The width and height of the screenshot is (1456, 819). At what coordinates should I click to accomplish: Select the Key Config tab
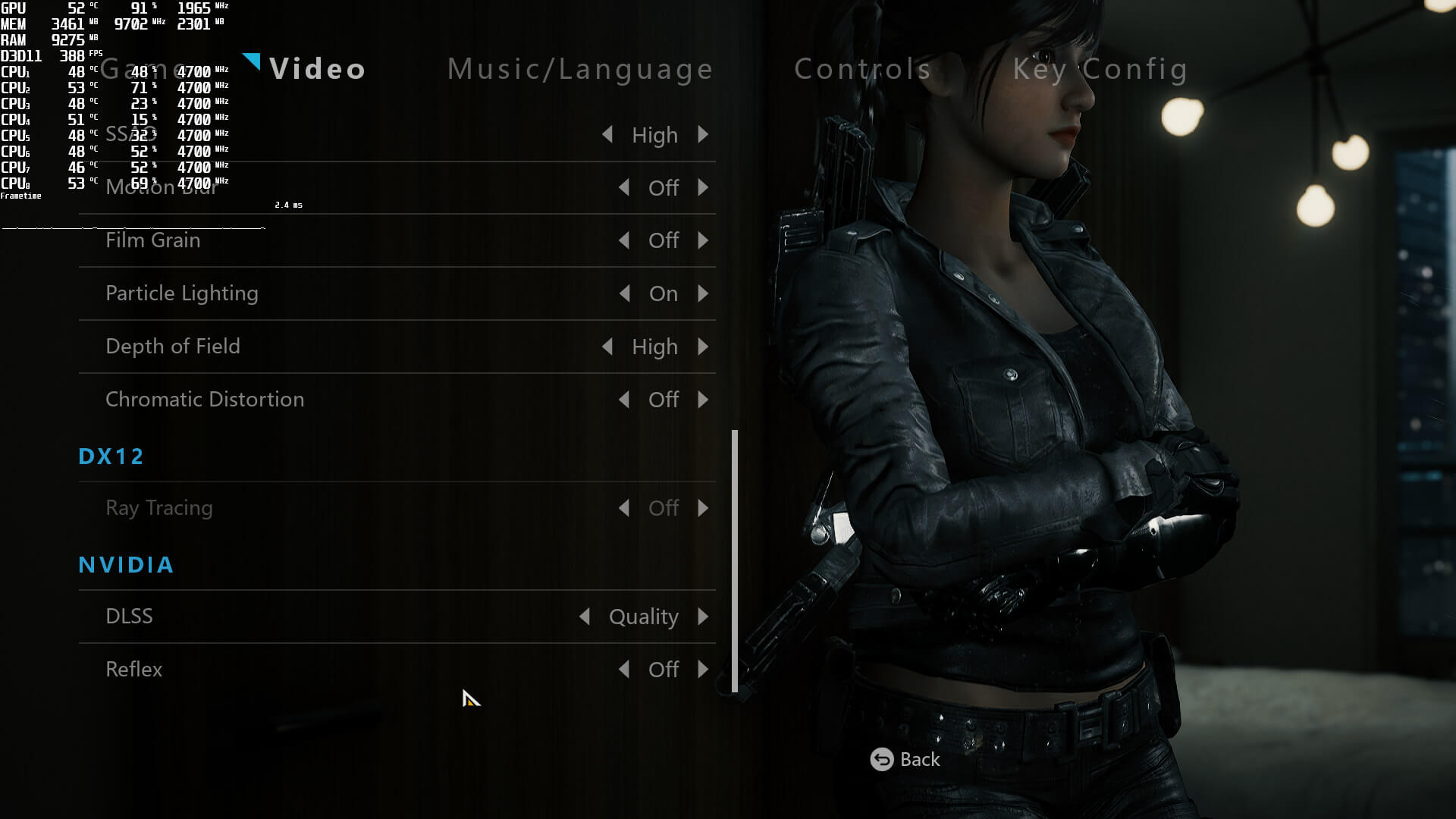1100,69
